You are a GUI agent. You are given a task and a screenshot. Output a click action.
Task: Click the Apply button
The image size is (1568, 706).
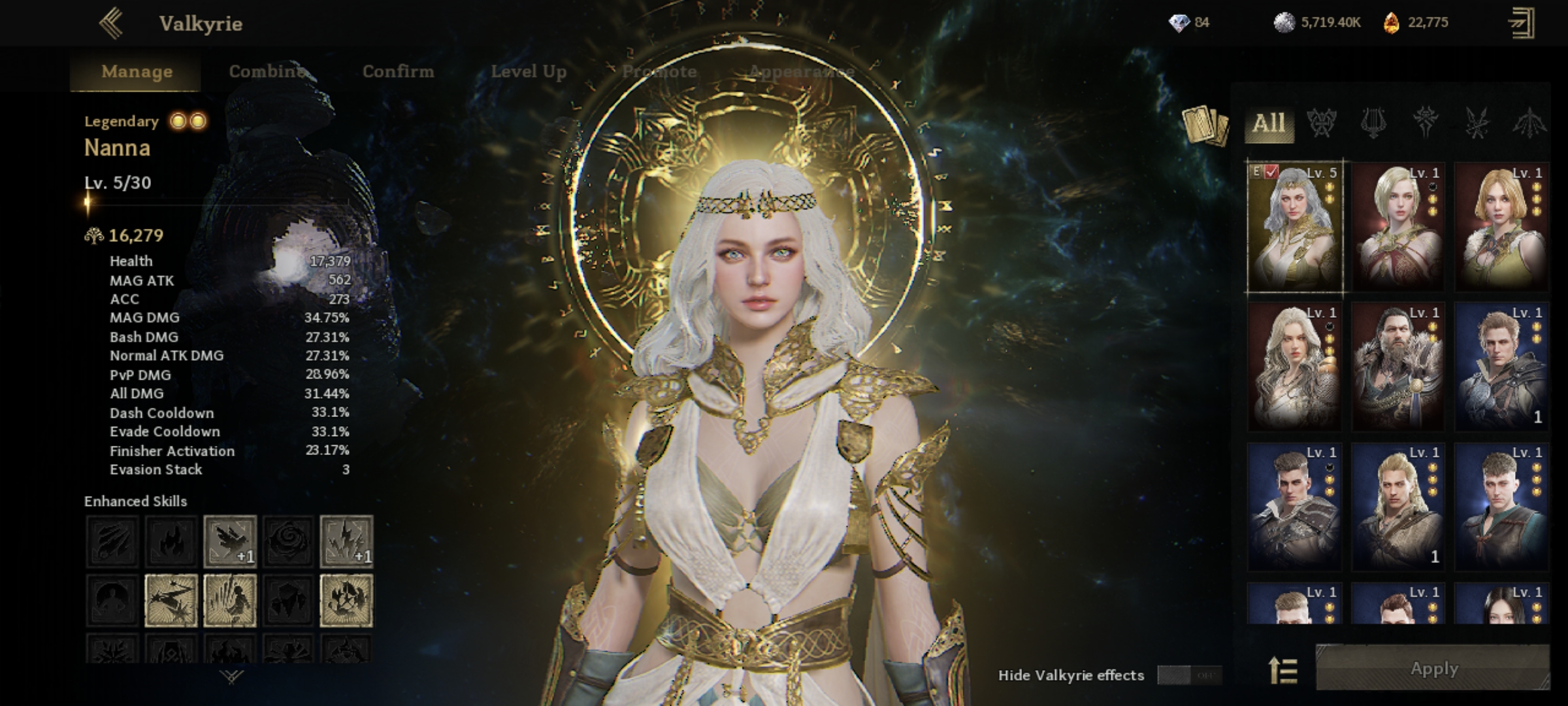point(1433,669)
